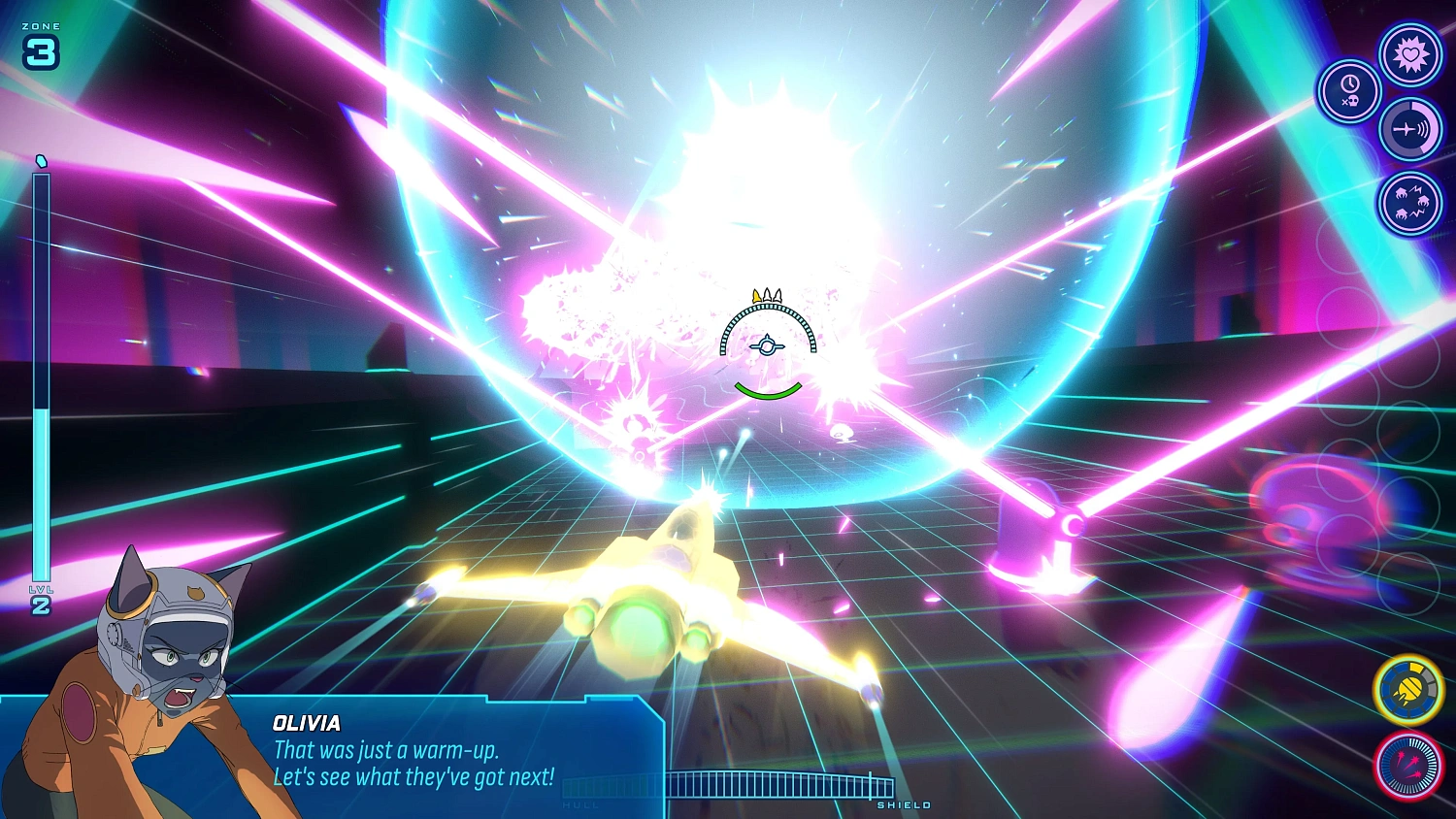Fire the red triple-missile ability icon
The image size is (1456, 819).
pyautogui.click(x=1408, y=766)
